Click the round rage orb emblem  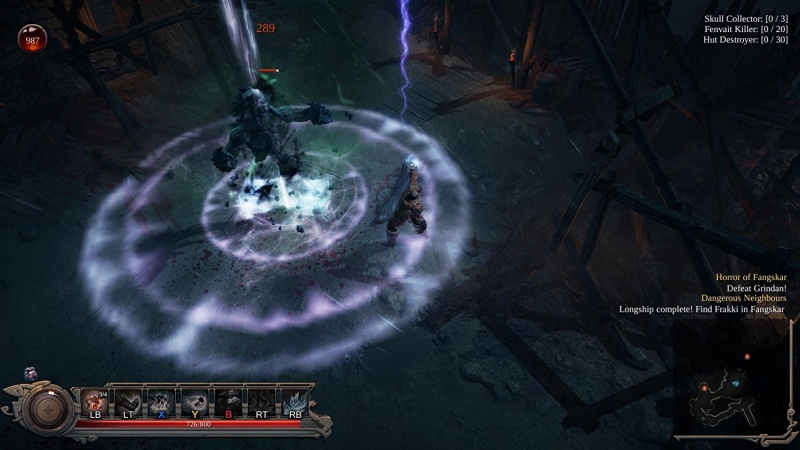pyautogui.click(x=48, y=406)
